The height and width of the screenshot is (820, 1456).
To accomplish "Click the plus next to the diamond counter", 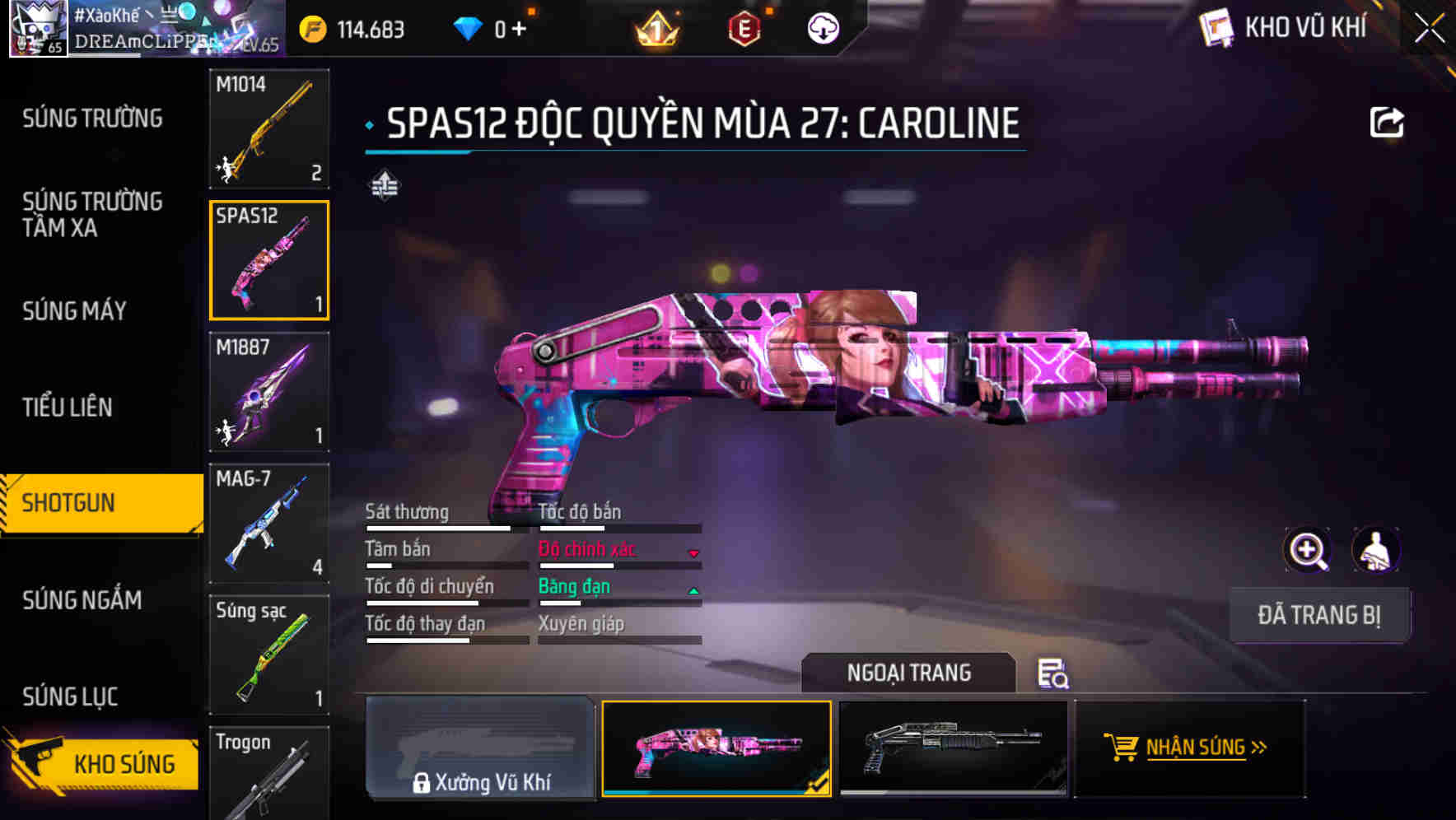I will (519, 26).
